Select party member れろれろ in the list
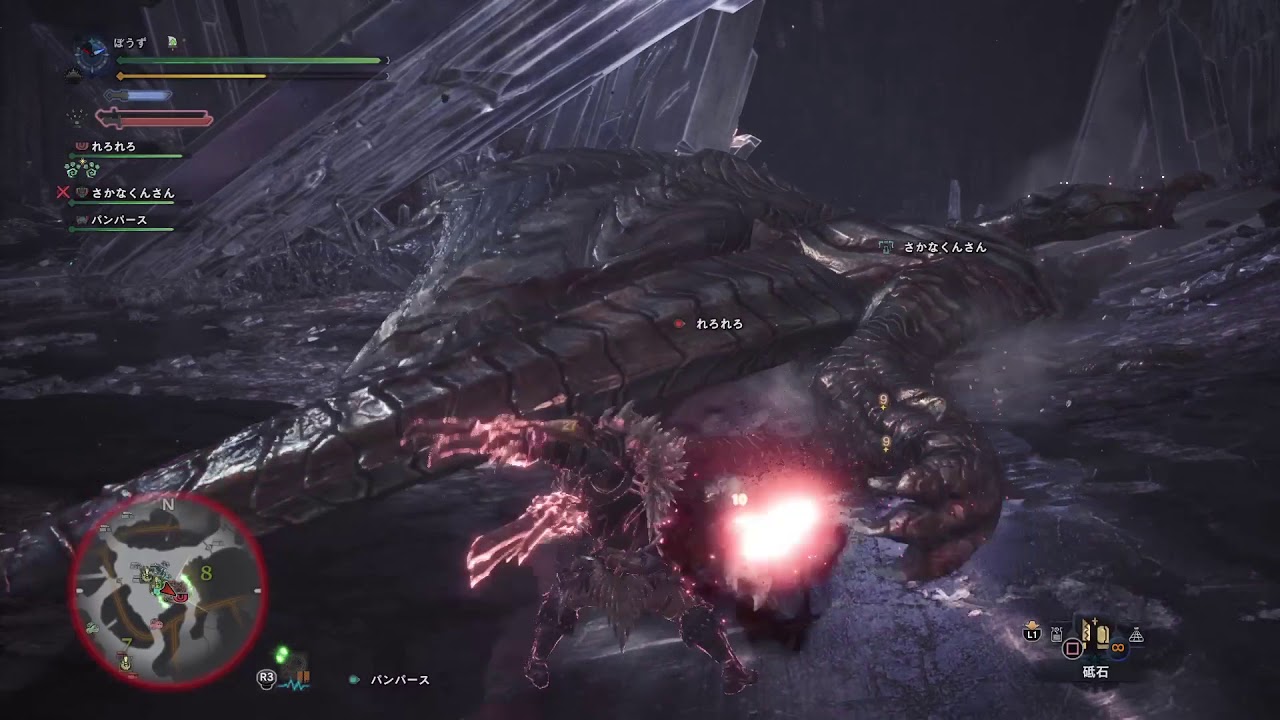The height and width of the screenshot is (720, 1280). [113, 147]
